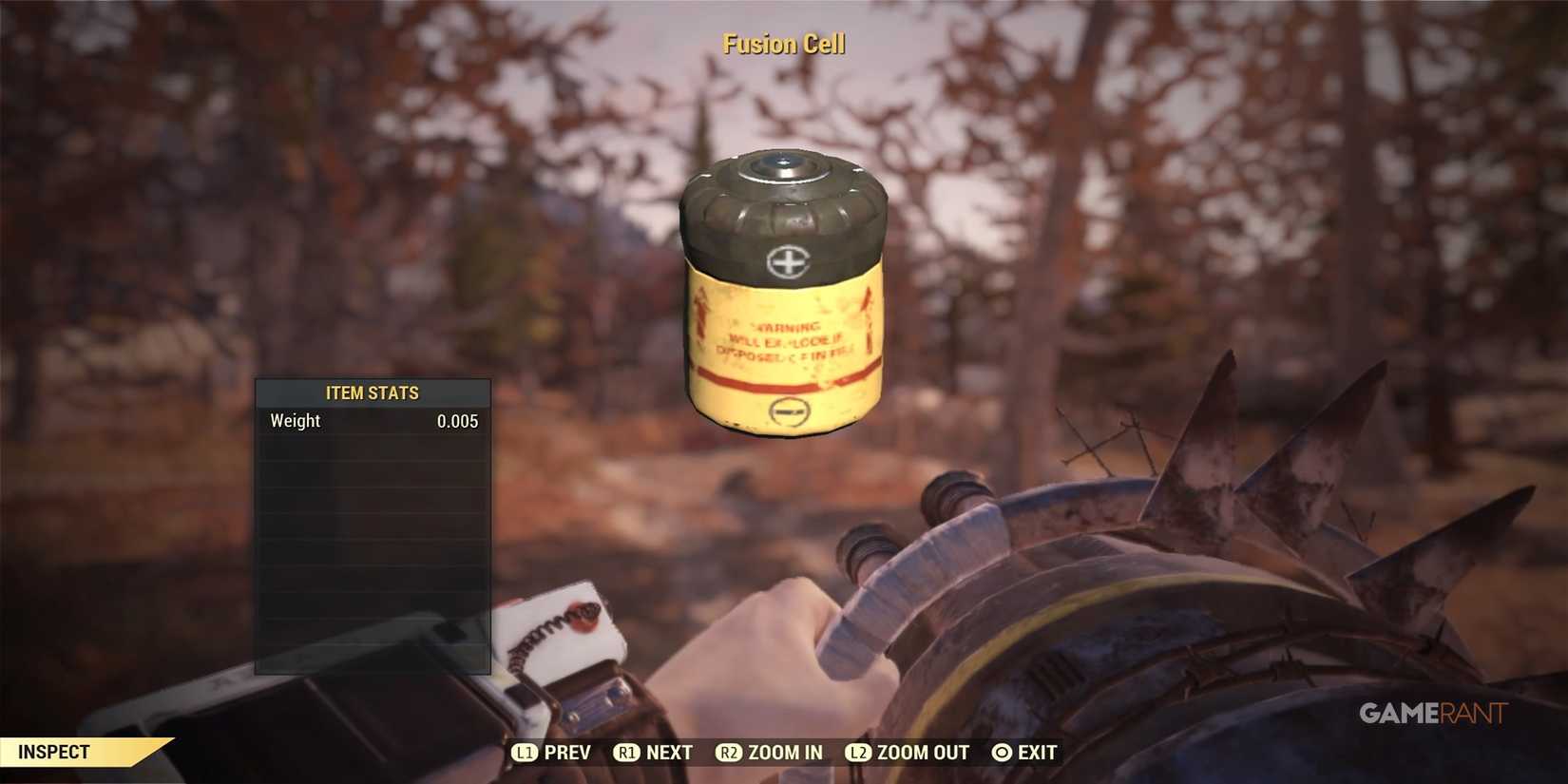Click EXIT to leave inspection view

1036,753
